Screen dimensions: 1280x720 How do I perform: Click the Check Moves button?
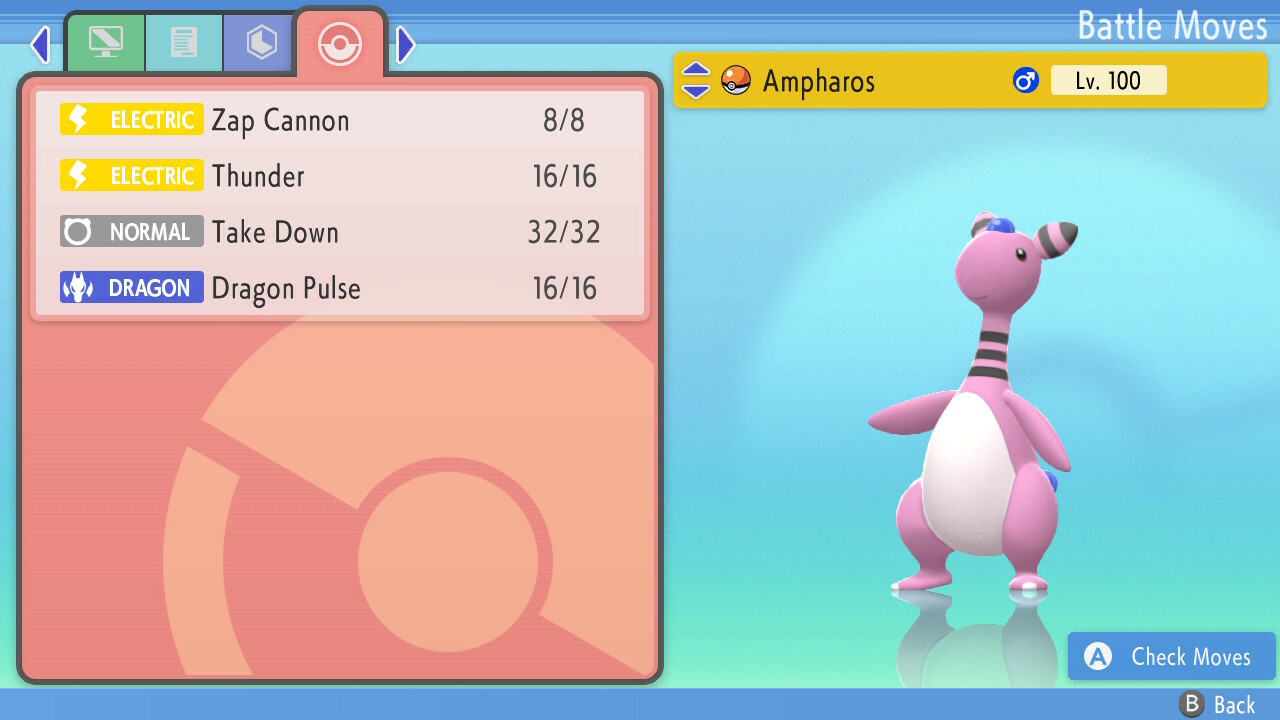pyautogui.click(x=1171, y=656)
